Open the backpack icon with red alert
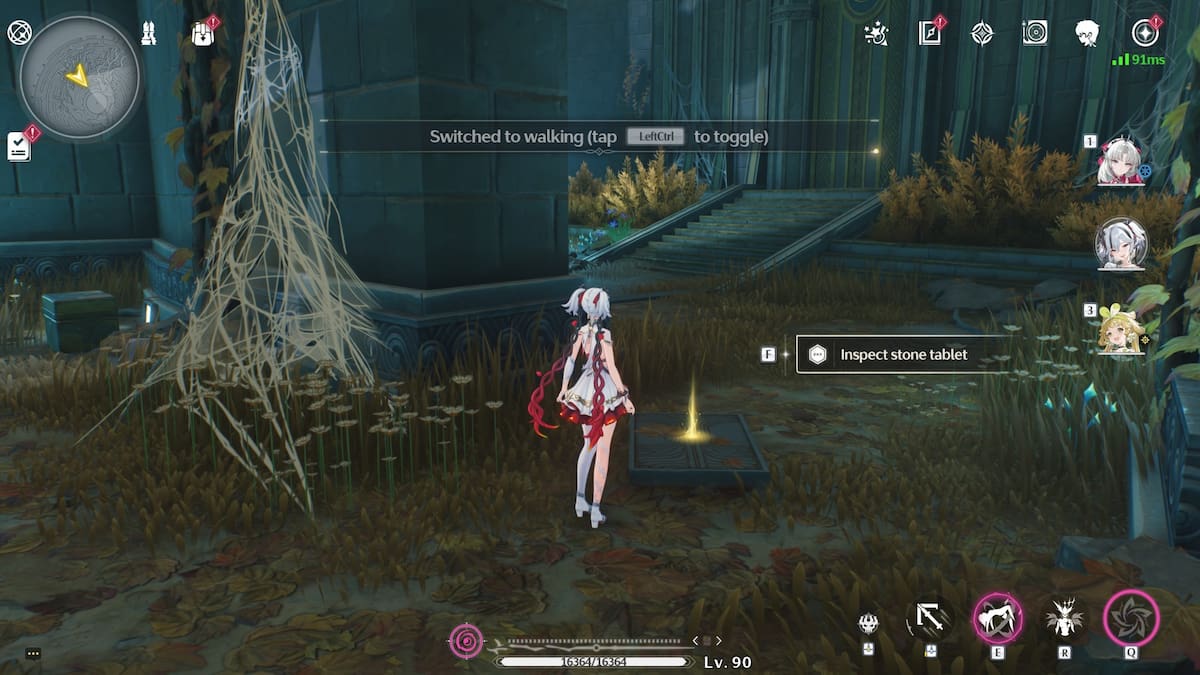Screen dimensions: 1200x675 203,33
